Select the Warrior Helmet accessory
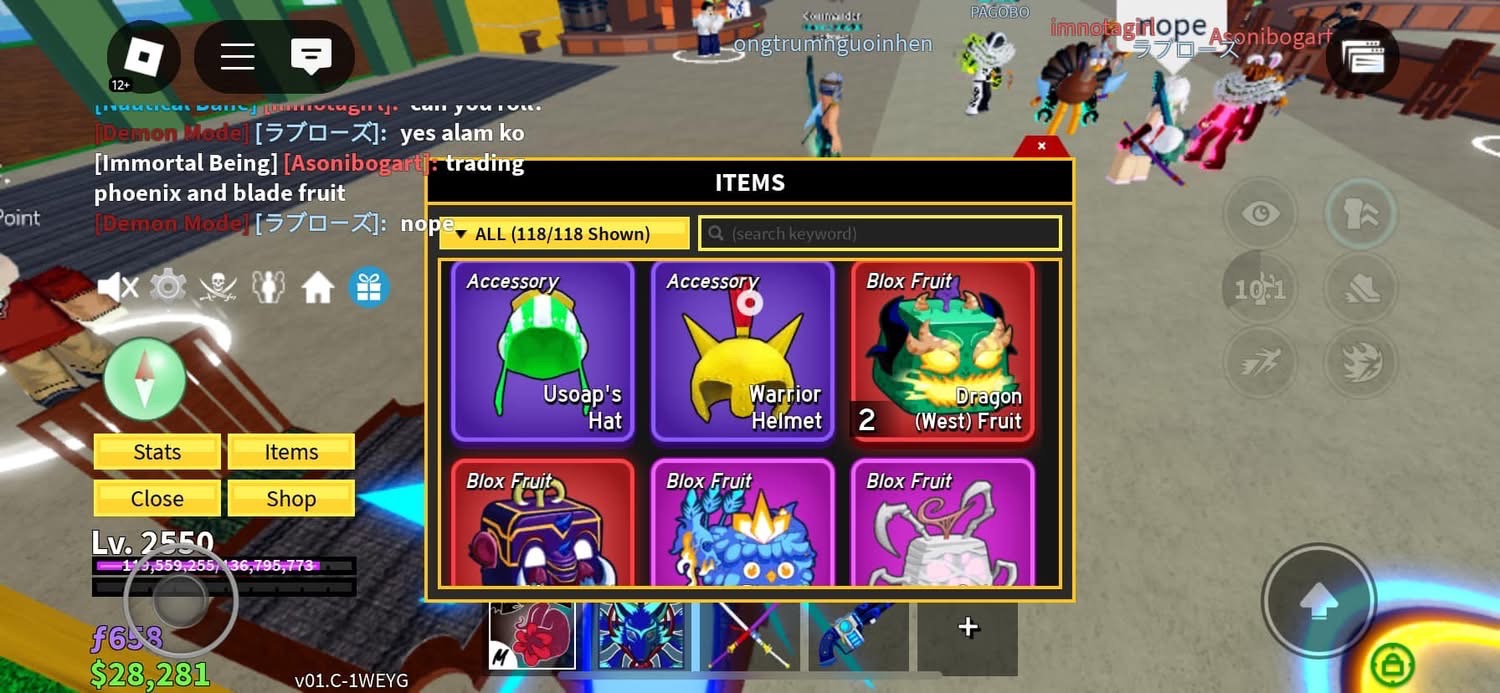 742,351
